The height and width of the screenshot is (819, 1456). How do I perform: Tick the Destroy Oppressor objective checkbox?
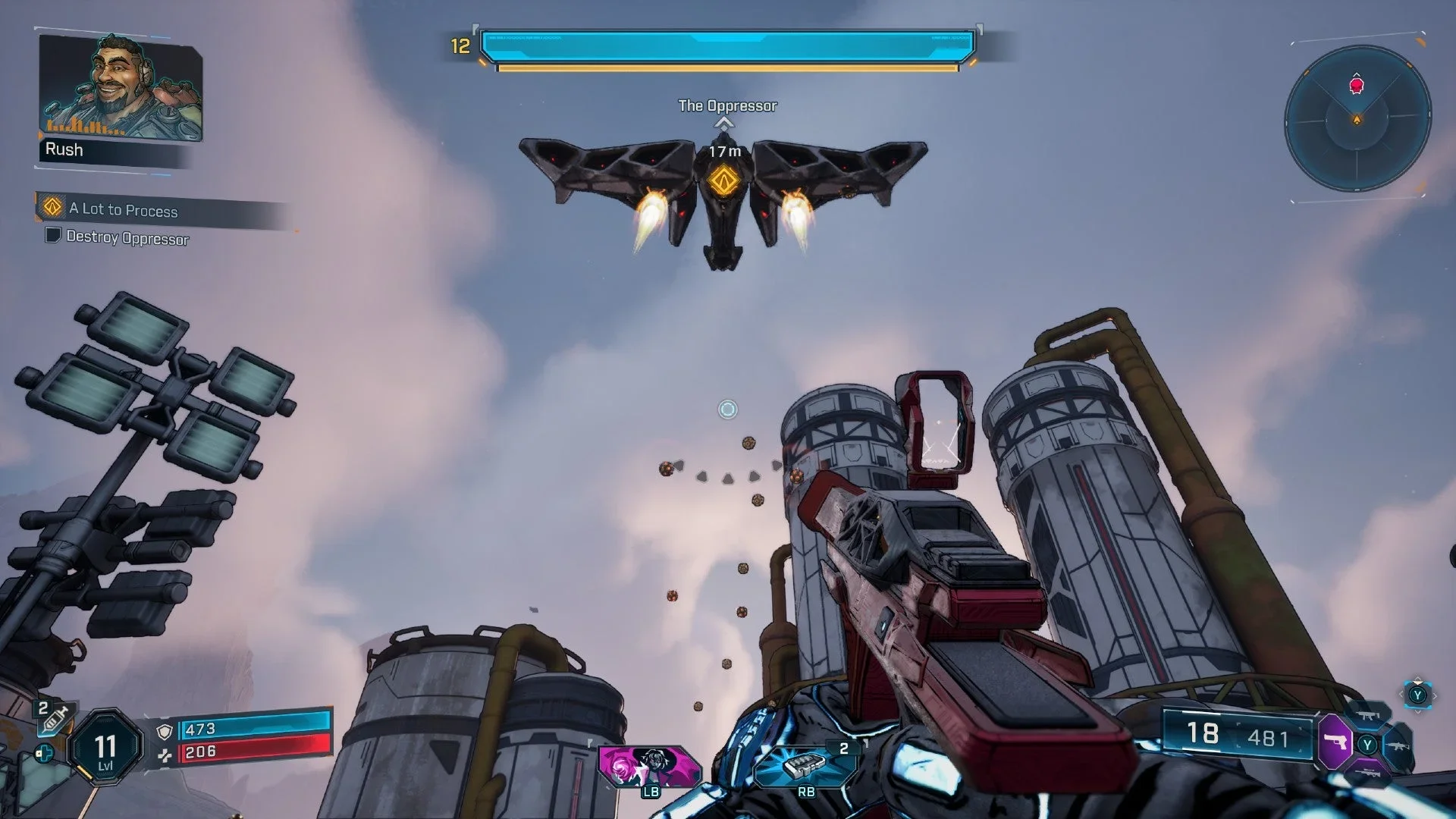tap(53, 235)
